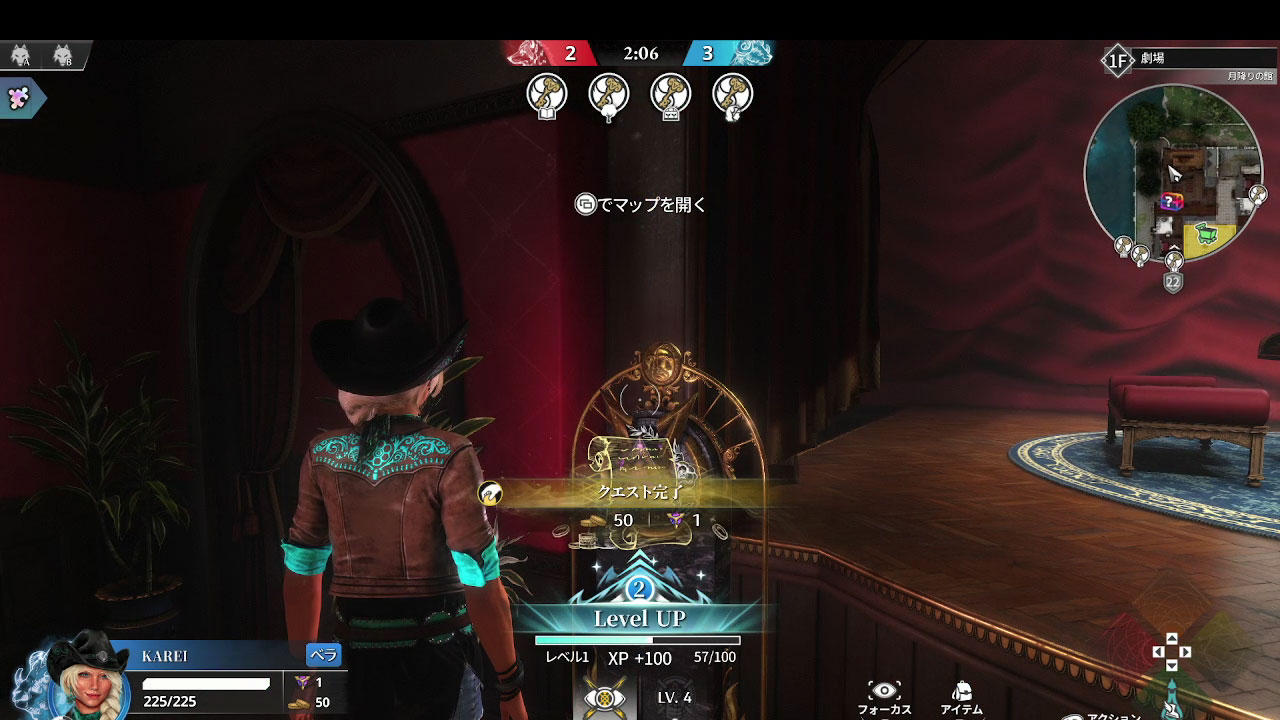Select the key objective with book symbol

coord(547,95)
